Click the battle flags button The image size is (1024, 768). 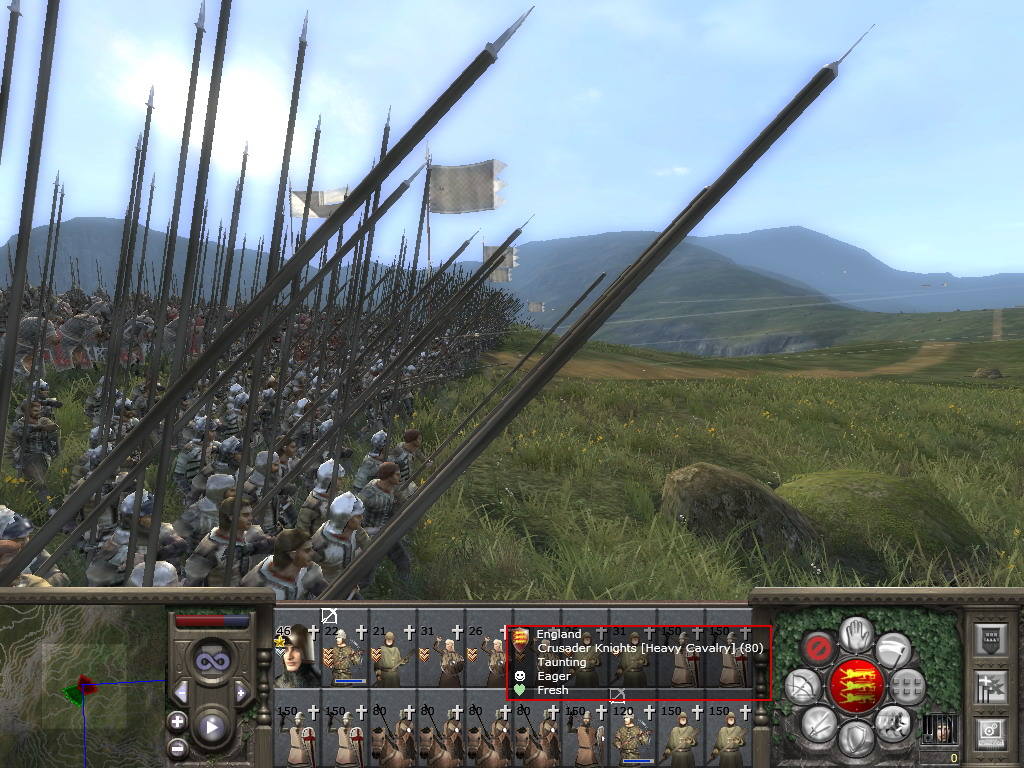991,686
